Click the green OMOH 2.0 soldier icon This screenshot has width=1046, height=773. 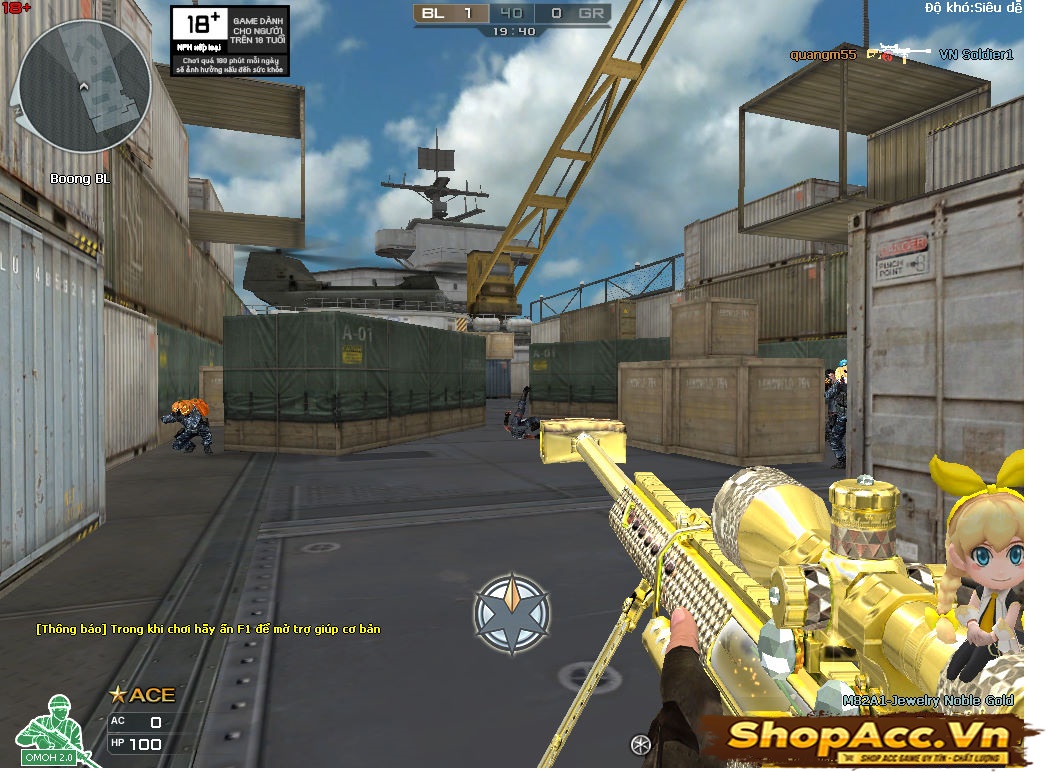pyautogui.click(x=45, y=729)
